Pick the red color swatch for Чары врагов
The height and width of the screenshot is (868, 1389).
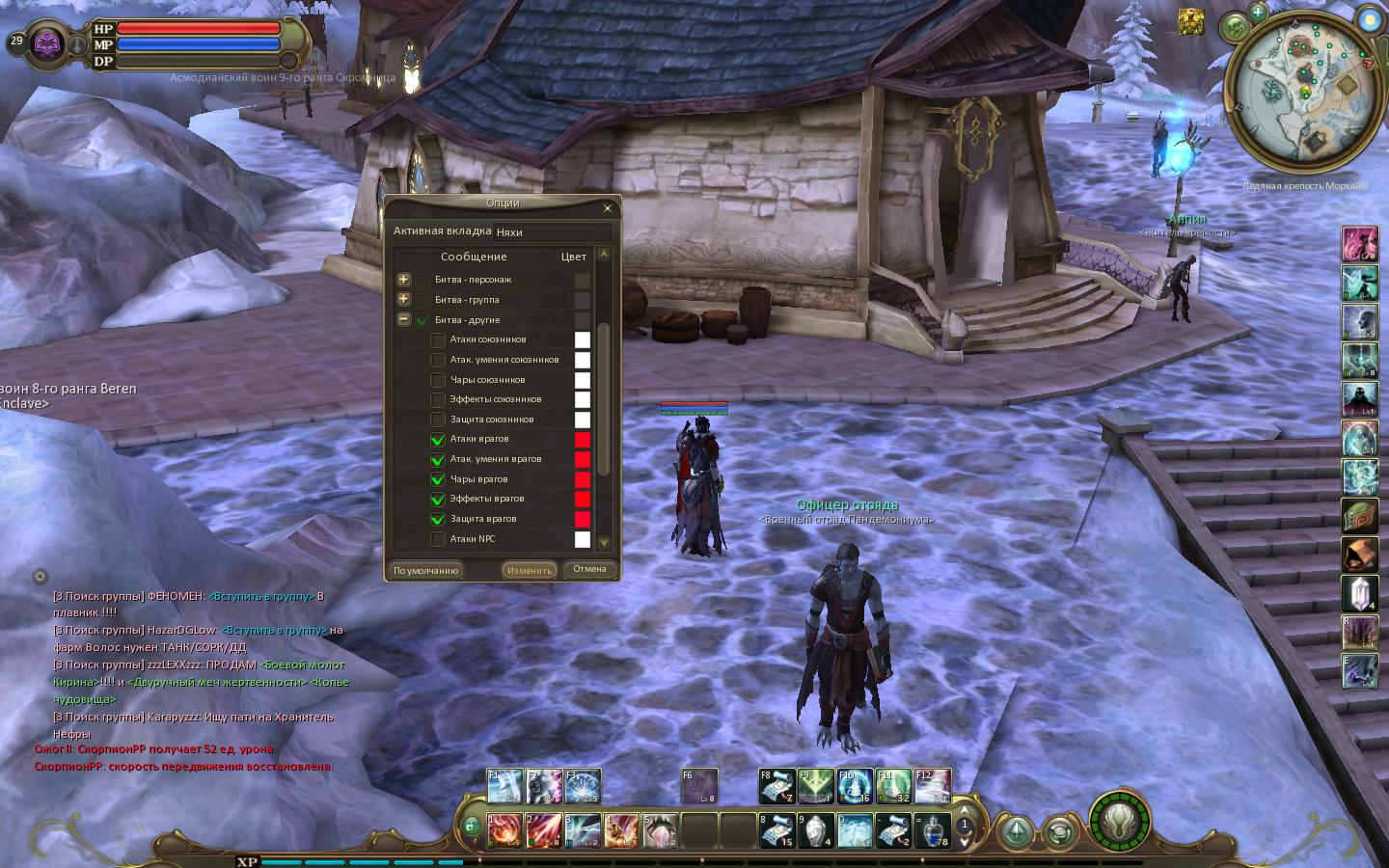(583, 479)
